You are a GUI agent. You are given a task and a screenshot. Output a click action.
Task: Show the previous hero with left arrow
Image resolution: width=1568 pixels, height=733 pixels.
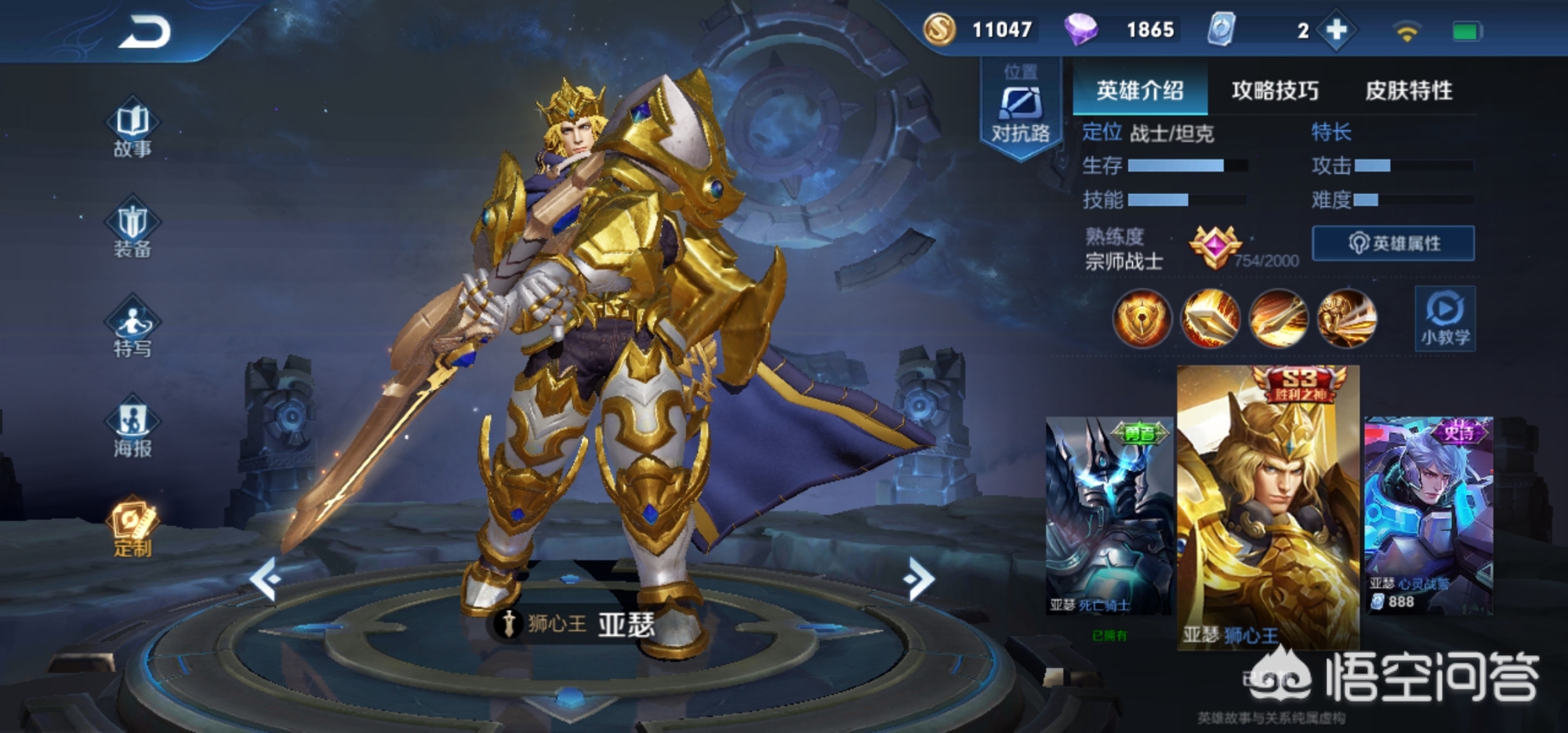tap(264, 579)
